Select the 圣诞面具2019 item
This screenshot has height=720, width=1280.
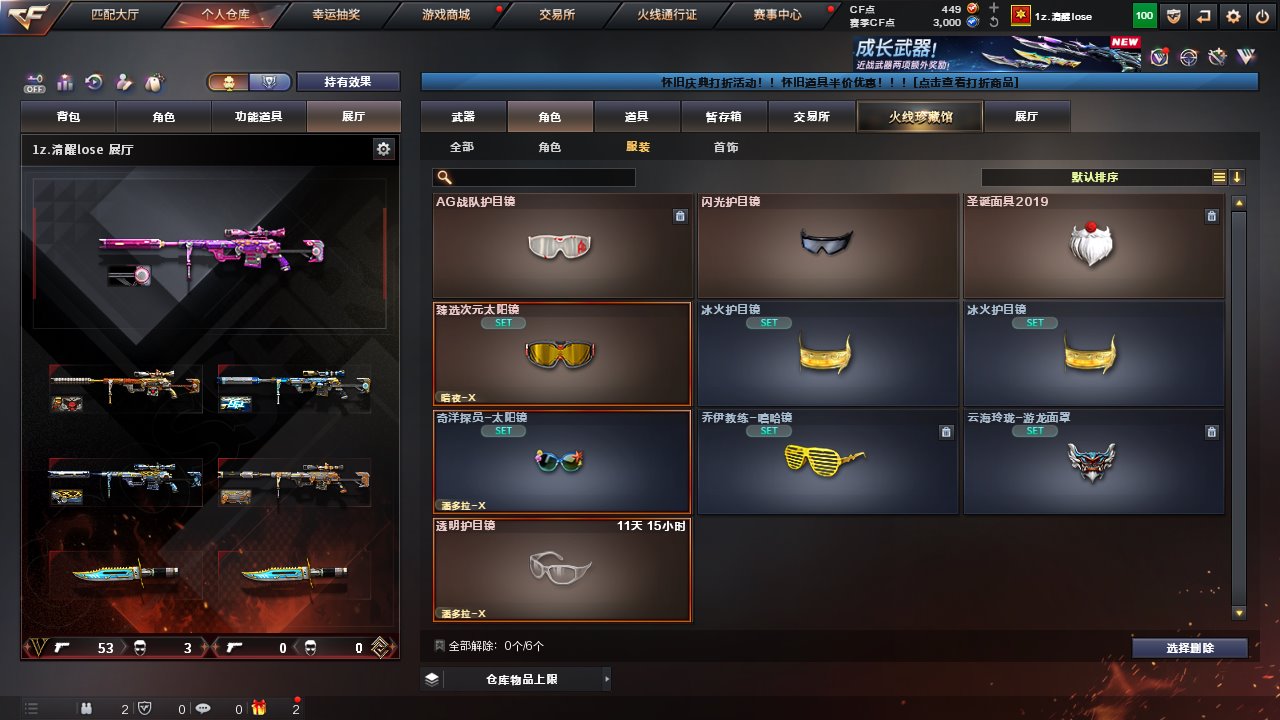click(1093, 246)
